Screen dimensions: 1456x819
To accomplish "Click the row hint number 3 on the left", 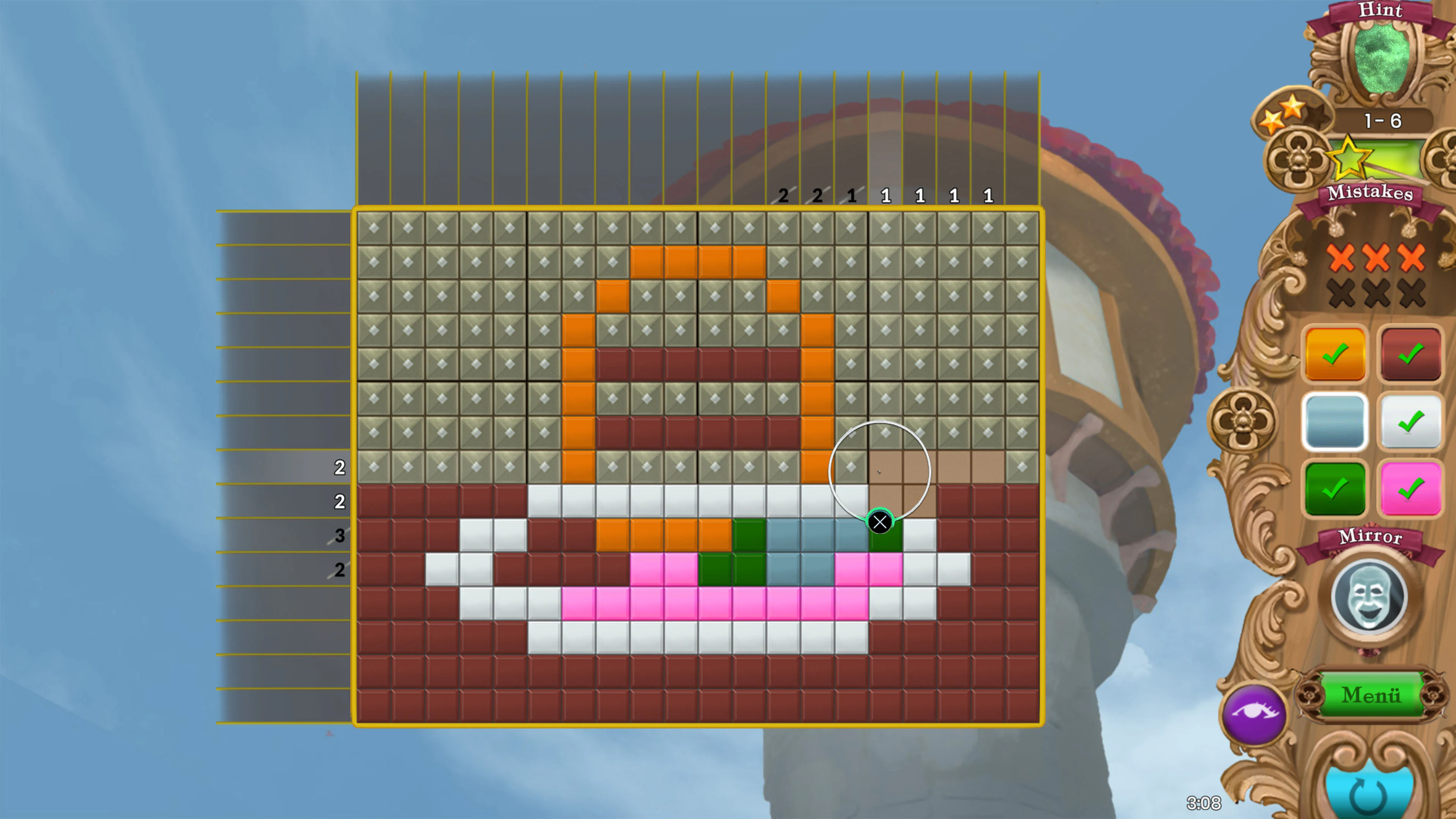I will click(x=340, y=536).
